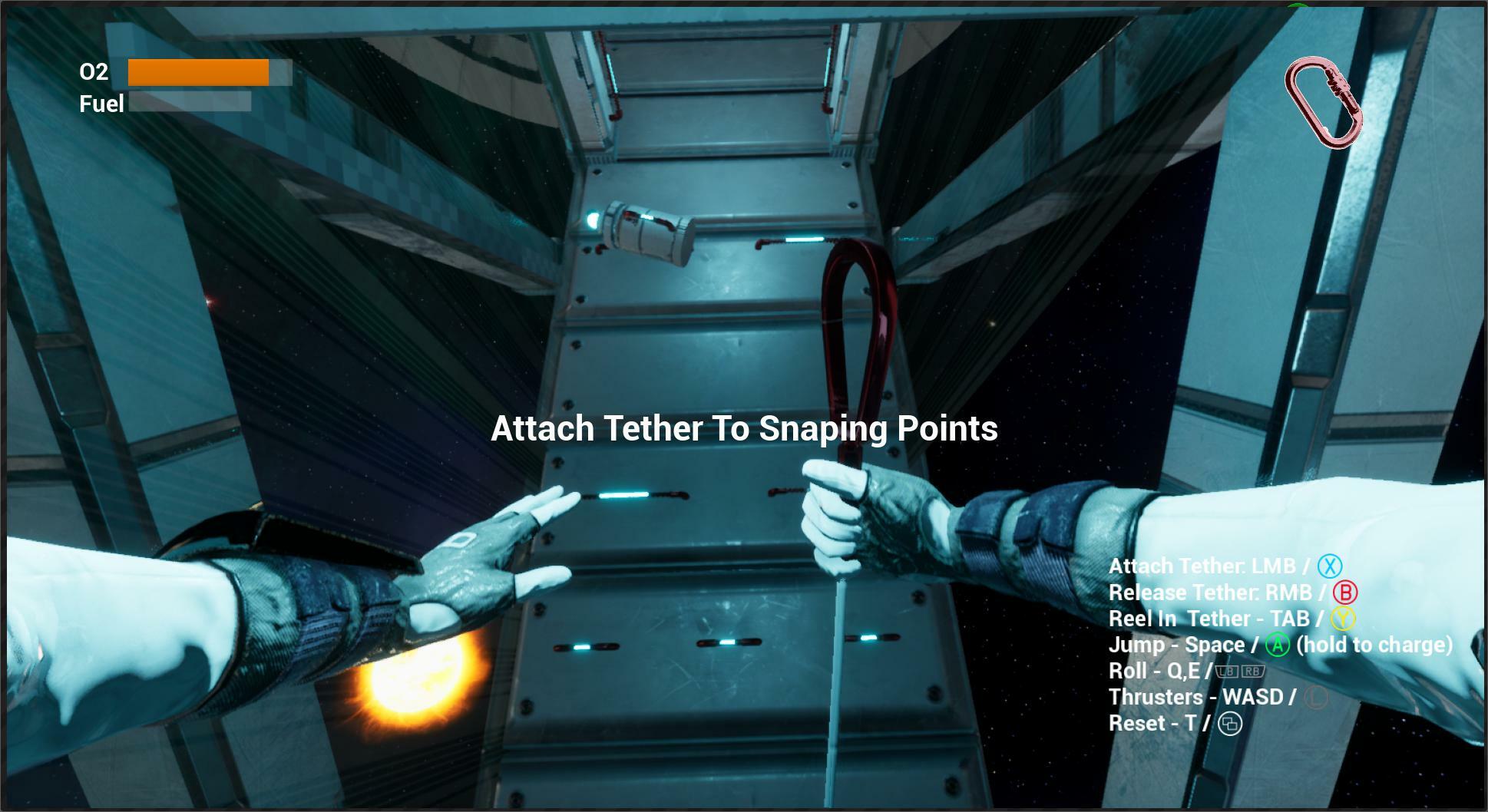This screenshot has height=812, width=1488.
Task: Click the green A button icon beside Jump
Action: 1276,645
